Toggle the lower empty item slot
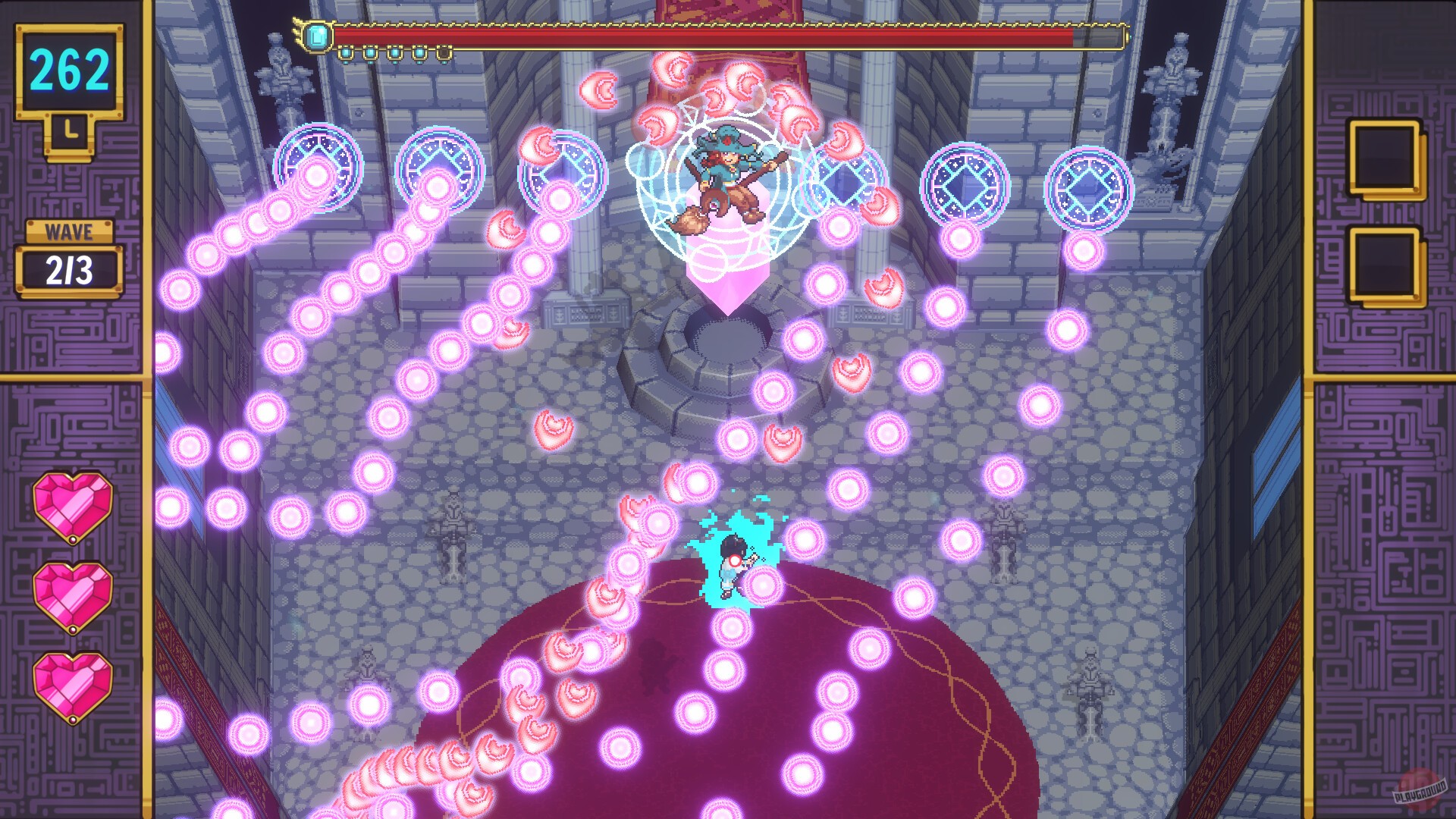This screenshot has height=819, width=1456. coord(1386,262)
